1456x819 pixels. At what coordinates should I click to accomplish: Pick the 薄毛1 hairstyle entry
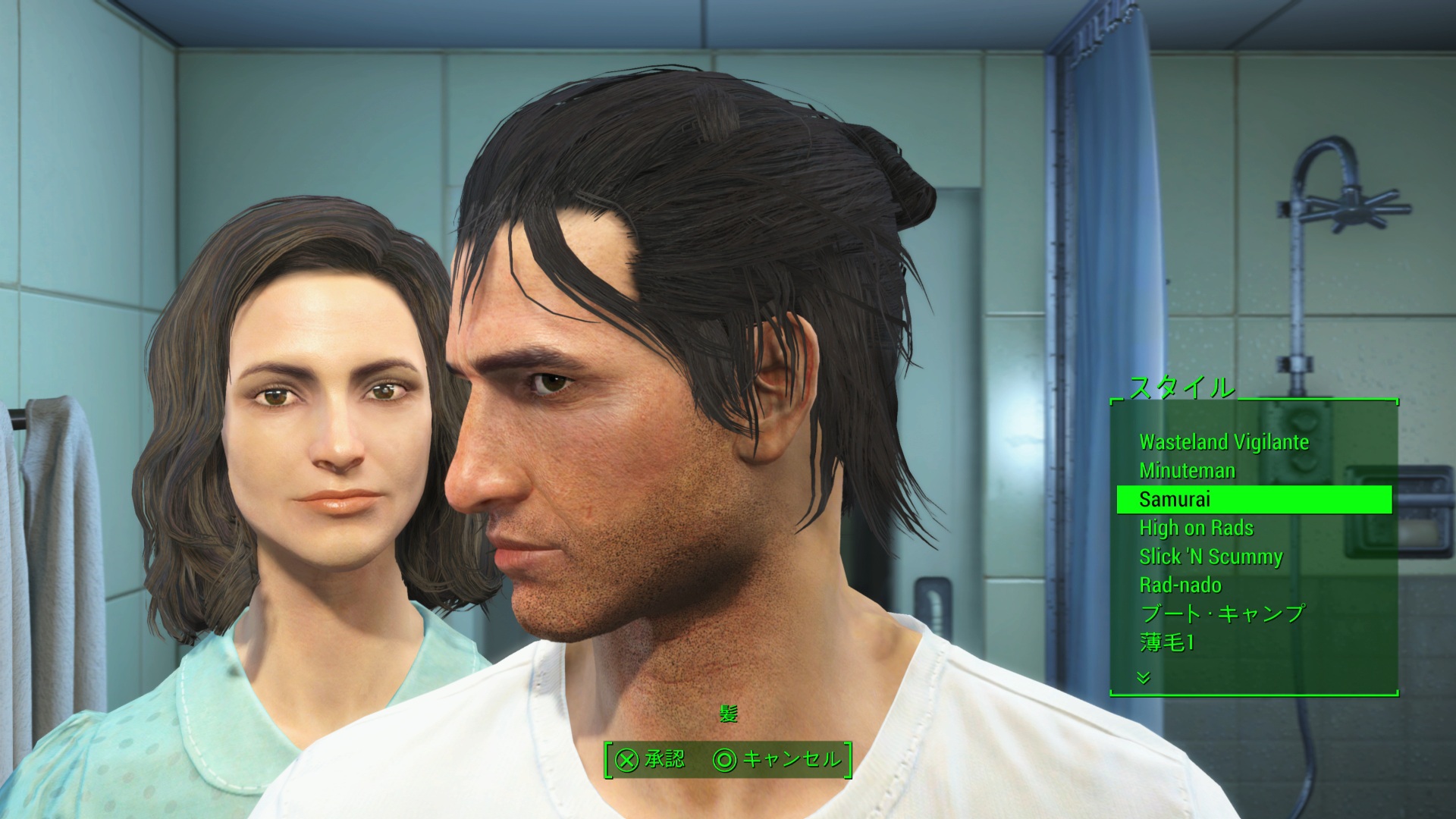(1166, 642)
